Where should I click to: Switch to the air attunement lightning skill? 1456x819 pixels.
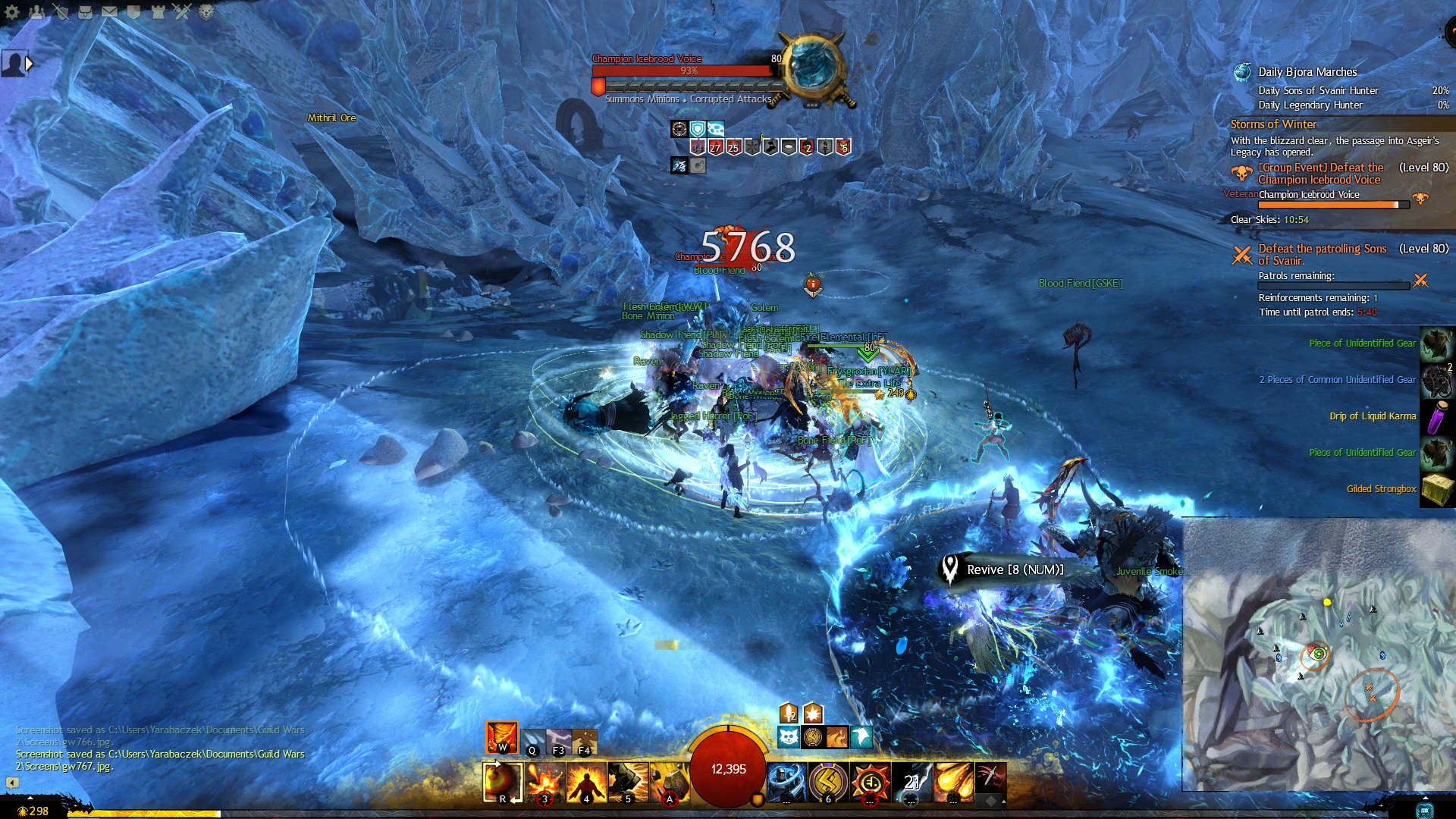click(559, 741)
